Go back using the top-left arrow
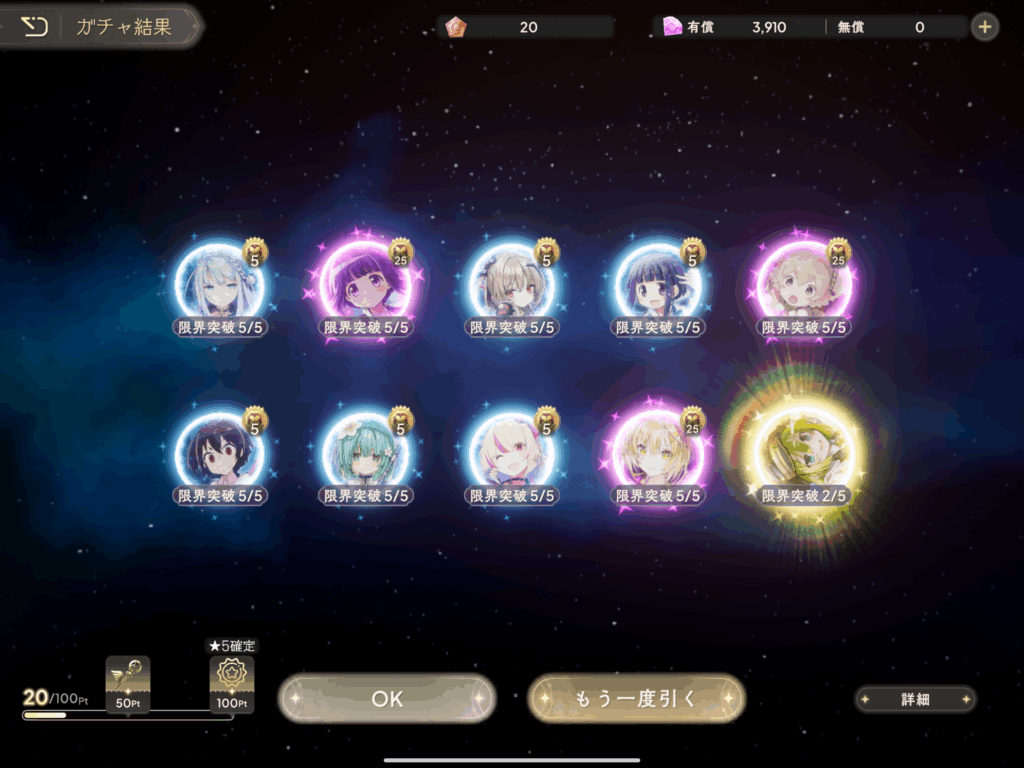Screen dimensions: 1024x768 tap(35, 27)
